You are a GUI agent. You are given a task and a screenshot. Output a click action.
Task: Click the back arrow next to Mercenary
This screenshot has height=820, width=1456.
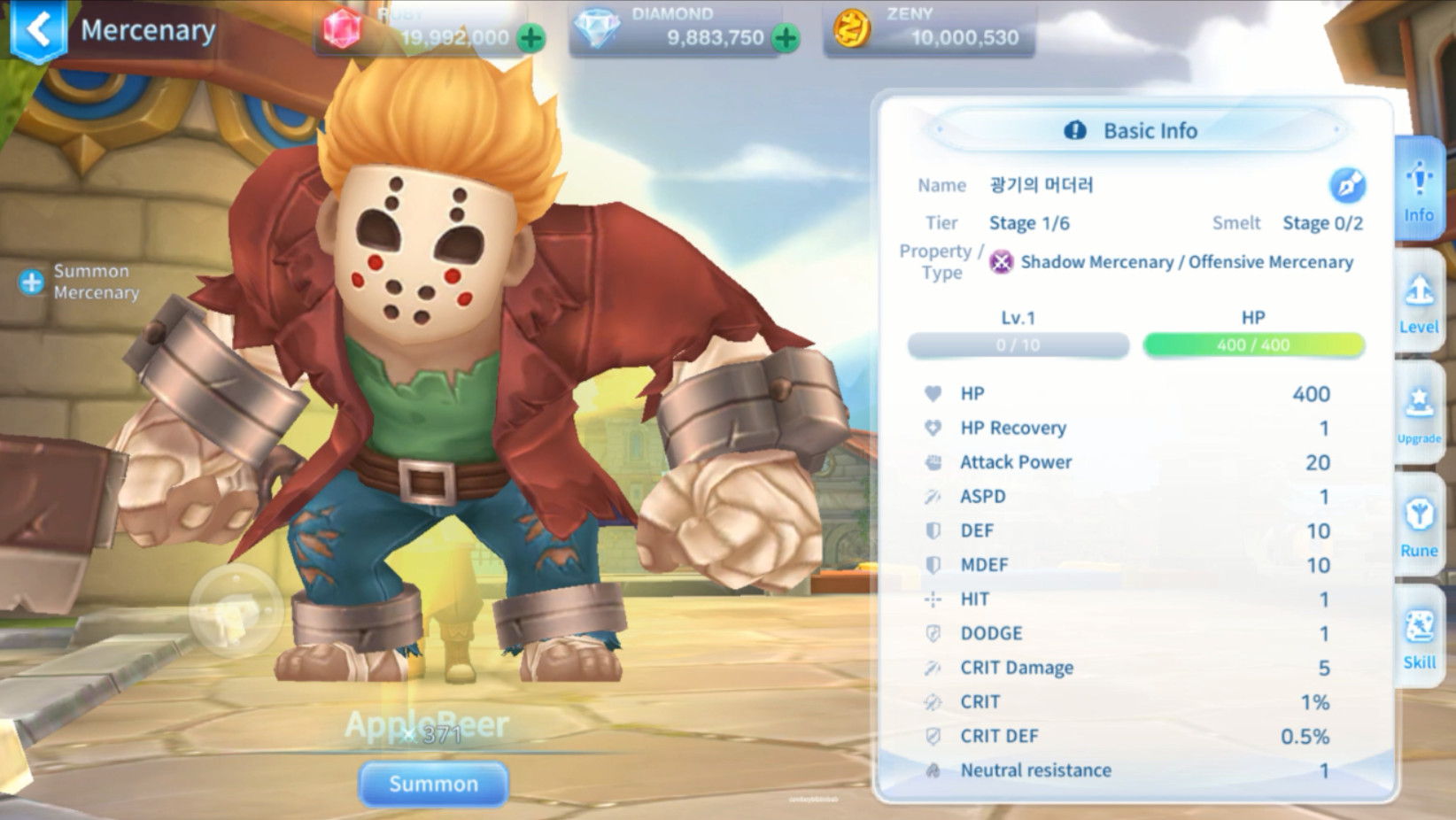click(x=36, y=29)
